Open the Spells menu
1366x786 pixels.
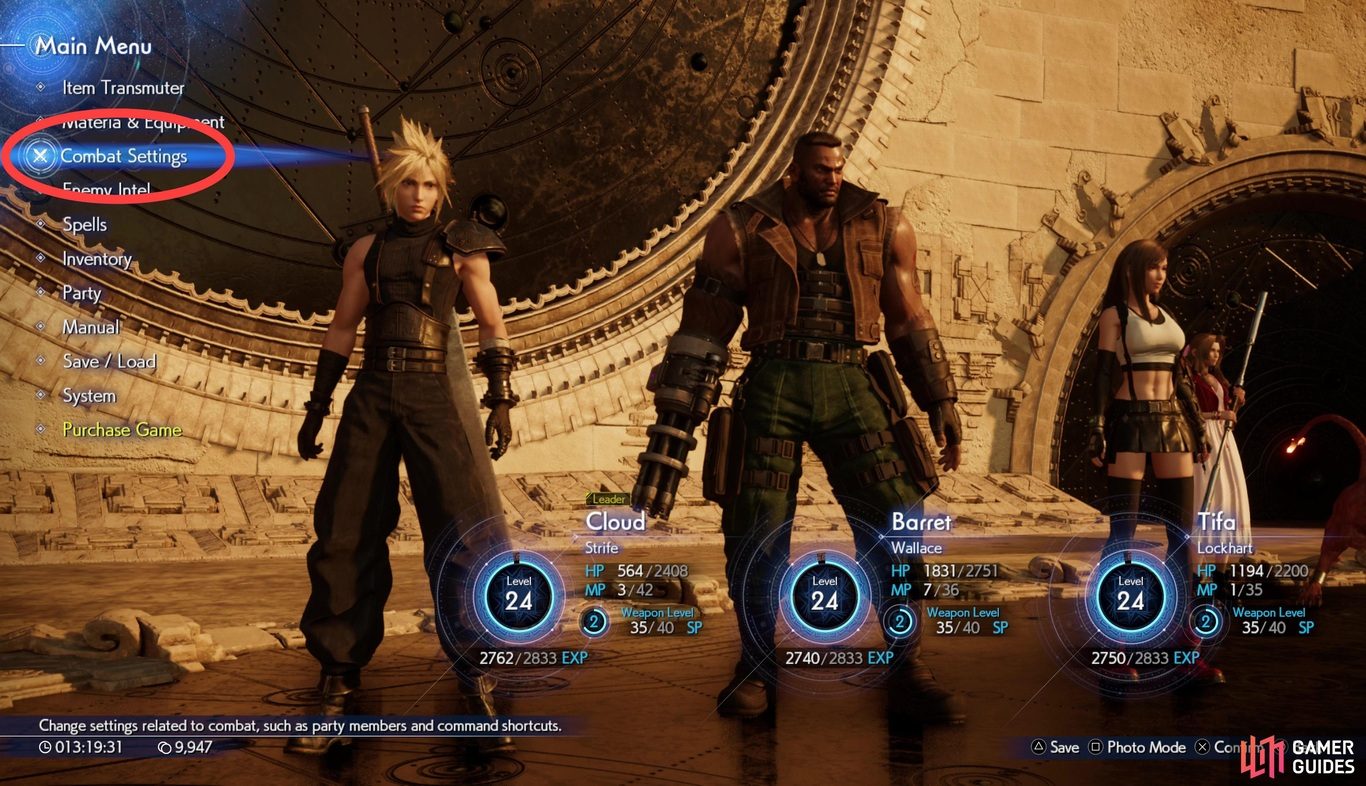(84, 225)
